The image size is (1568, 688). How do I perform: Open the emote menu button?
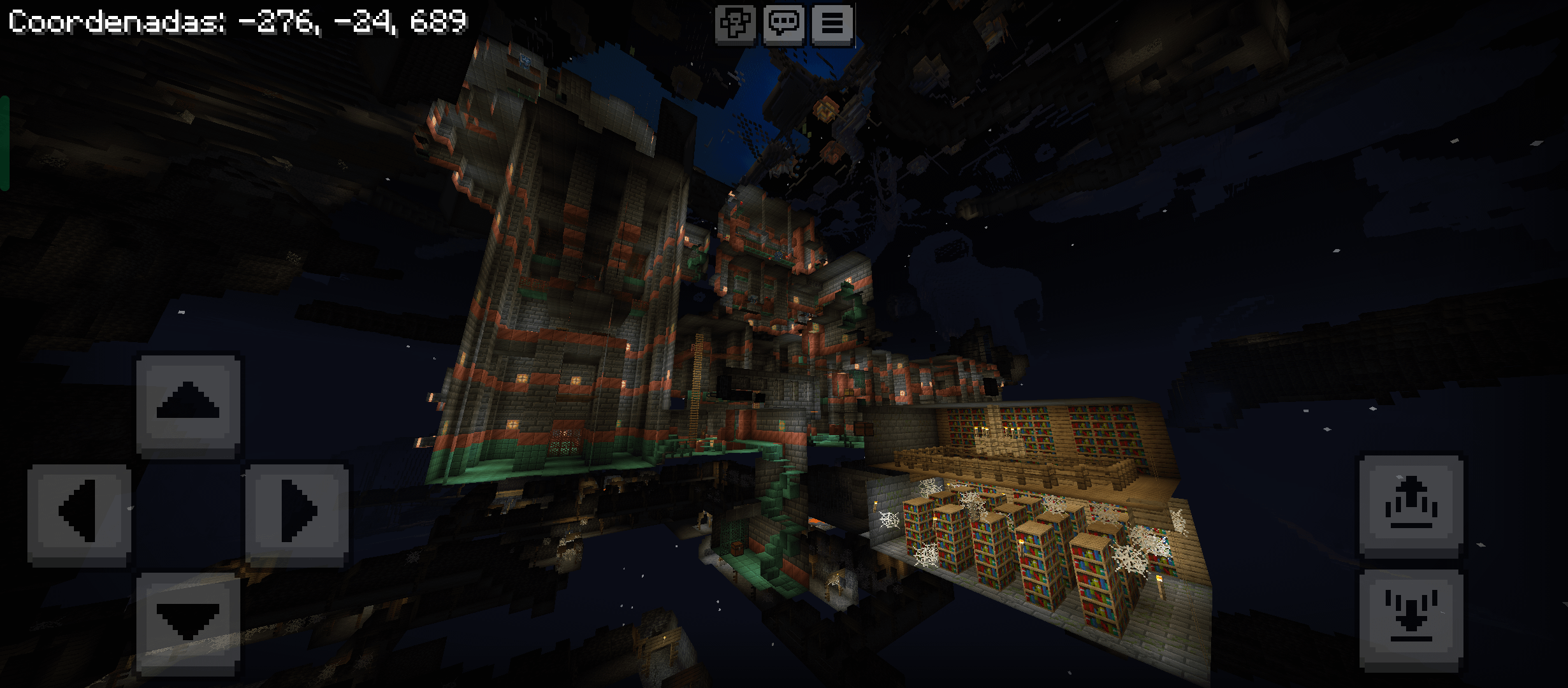pyautogui.click(x=735, y=24)
